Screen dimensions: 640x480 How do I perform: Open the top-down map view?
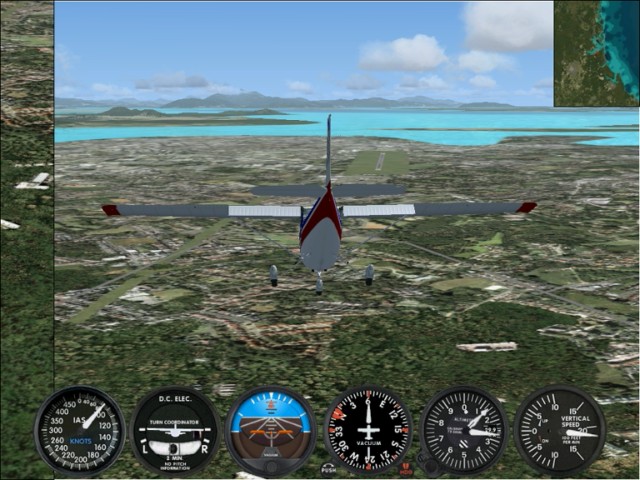point(596,53)
